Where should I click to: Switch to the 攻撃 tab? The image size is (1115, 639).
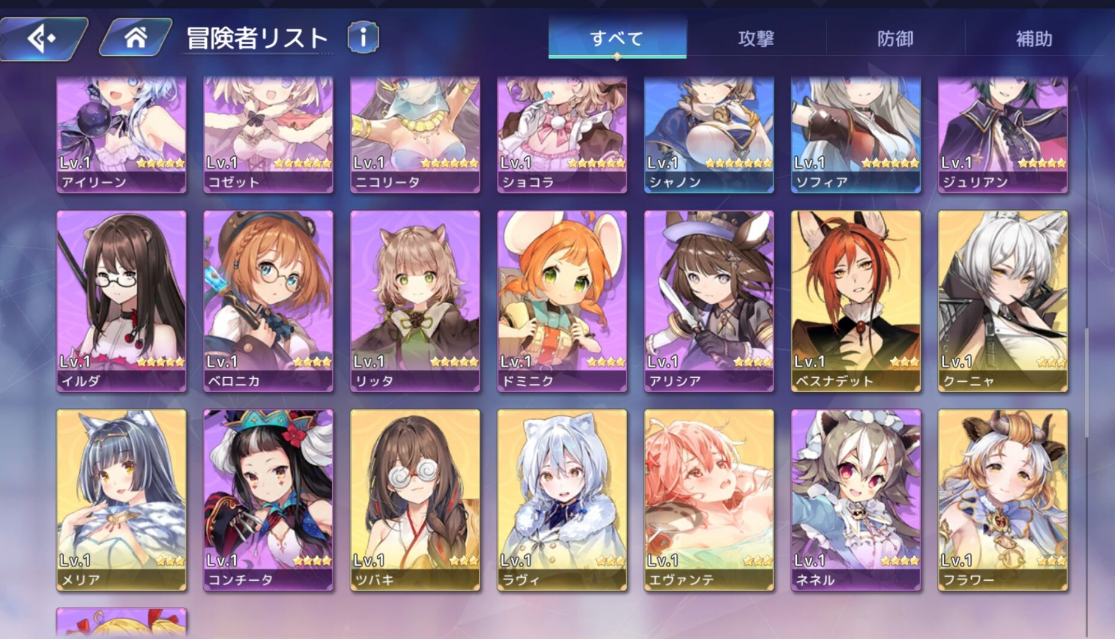(756, 40)
